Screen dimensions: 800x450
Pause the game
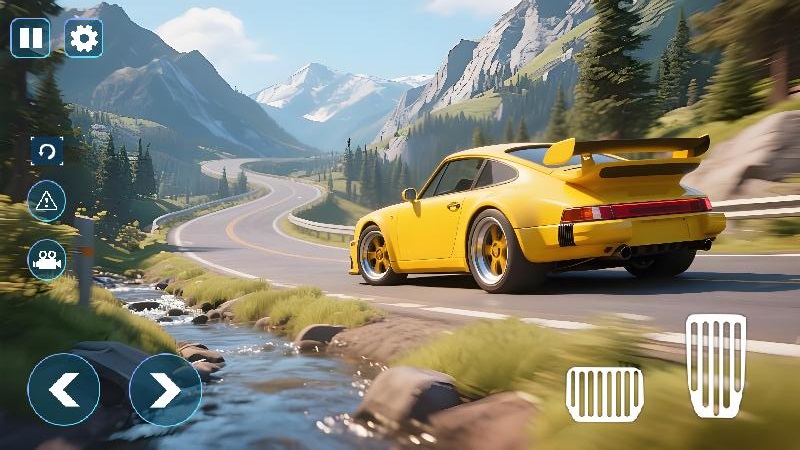pyautogui.click(x=30, y=38)
